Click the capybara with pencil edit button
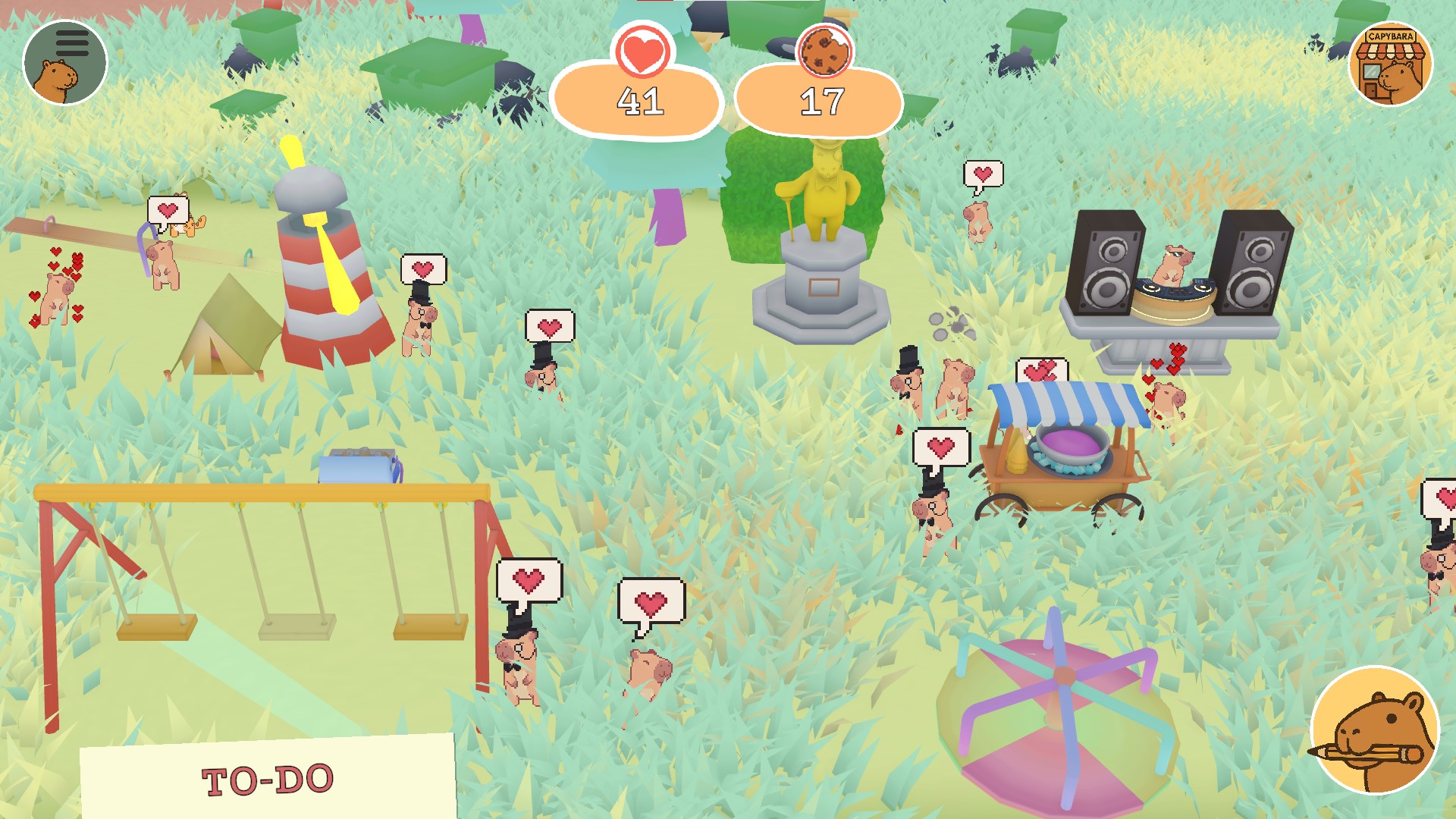Viewport: 1456px width, 819px height. click(x=1374, y=730)
